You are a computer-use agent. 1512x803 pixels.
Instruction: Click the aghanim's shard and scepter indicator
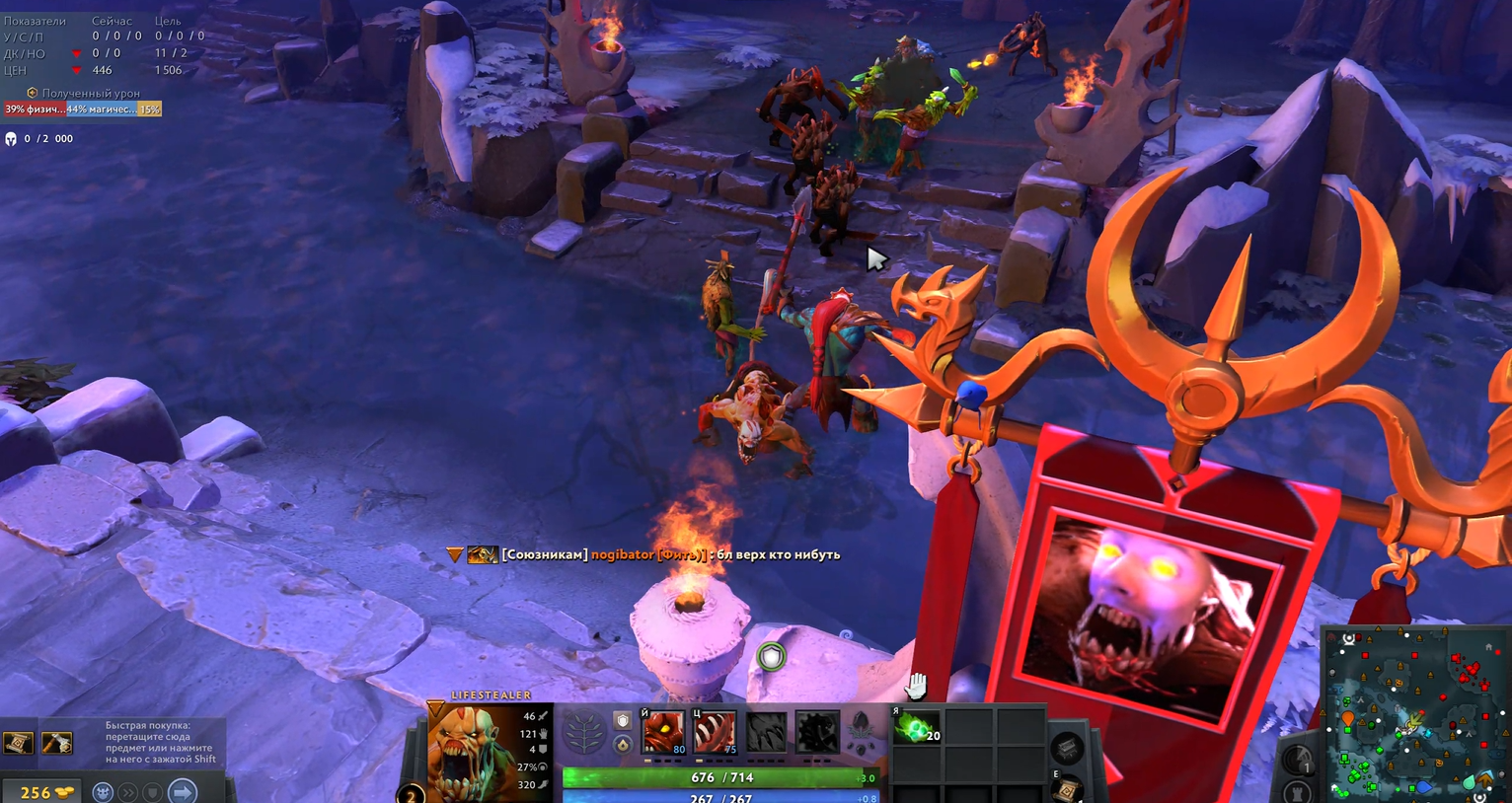[622, 733]
